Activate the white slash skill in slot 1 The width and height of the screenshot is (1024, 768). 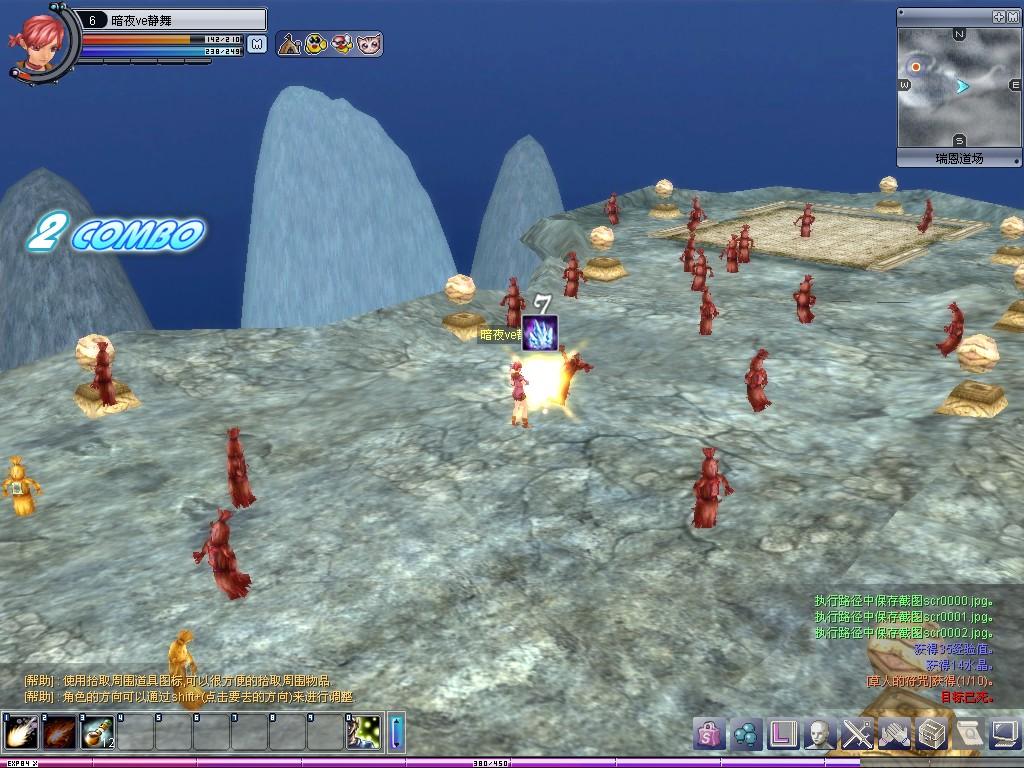[21, 733]
